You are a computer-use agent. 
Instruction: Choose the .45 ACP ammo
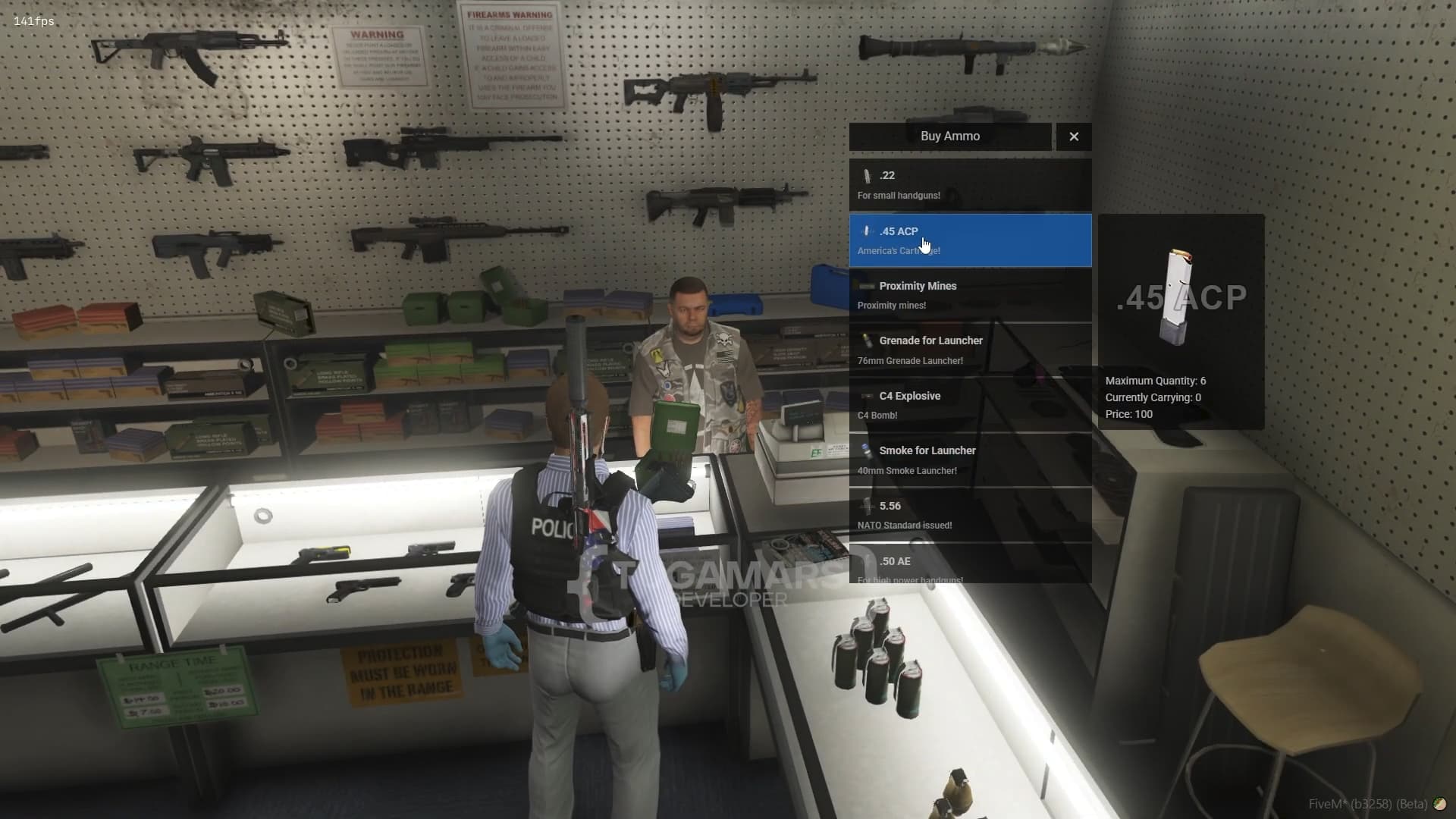click(x=970, y=240)
